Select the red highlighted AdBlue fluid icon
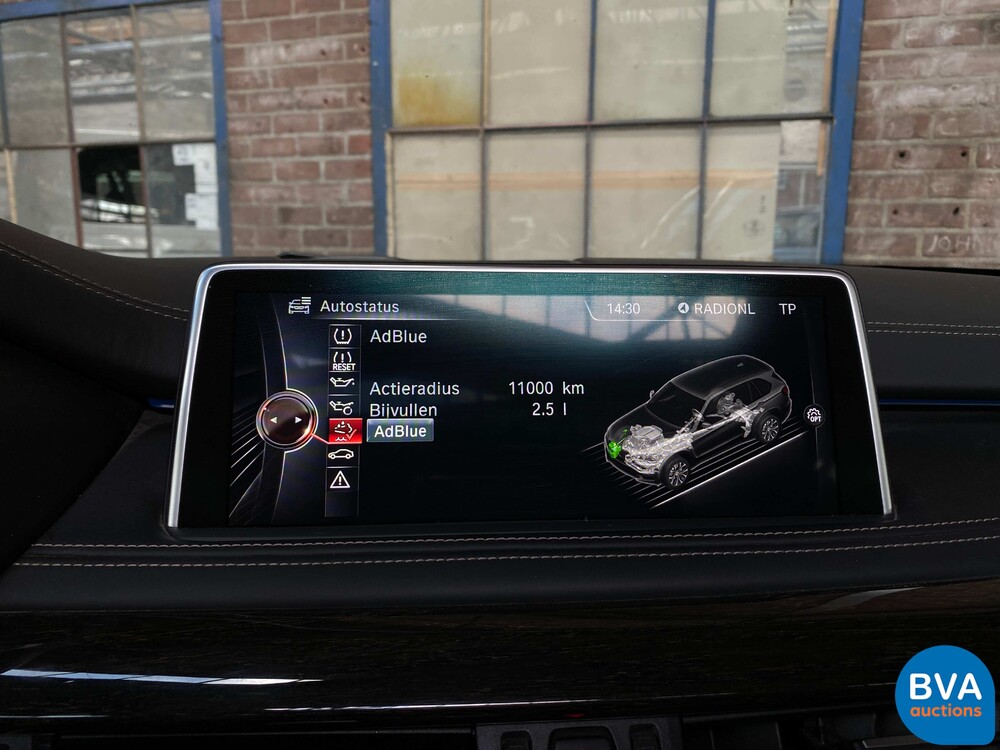Viewport: 1000px width, 750px height. (x=342, y=431)
